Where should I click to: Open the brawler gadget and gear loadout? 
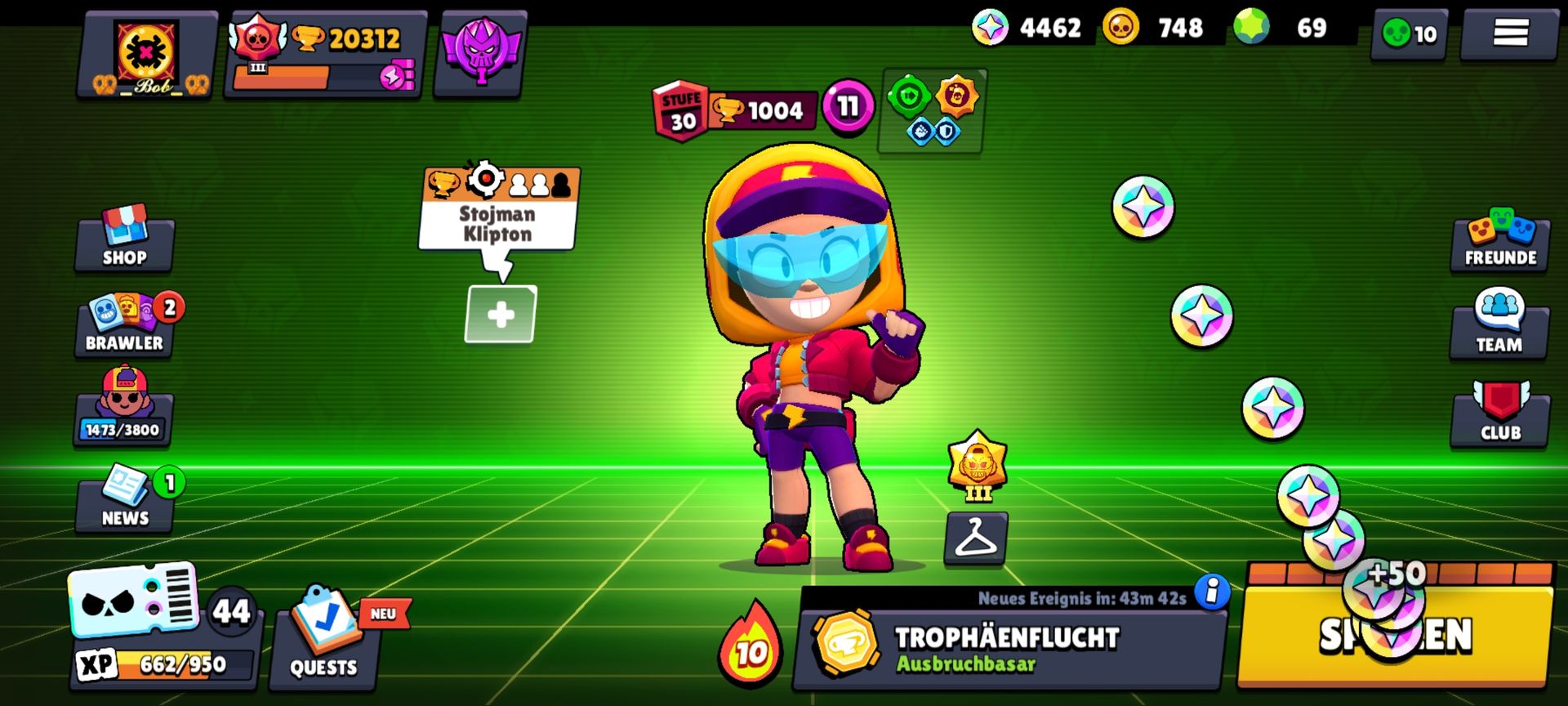[x=932, y=112]
